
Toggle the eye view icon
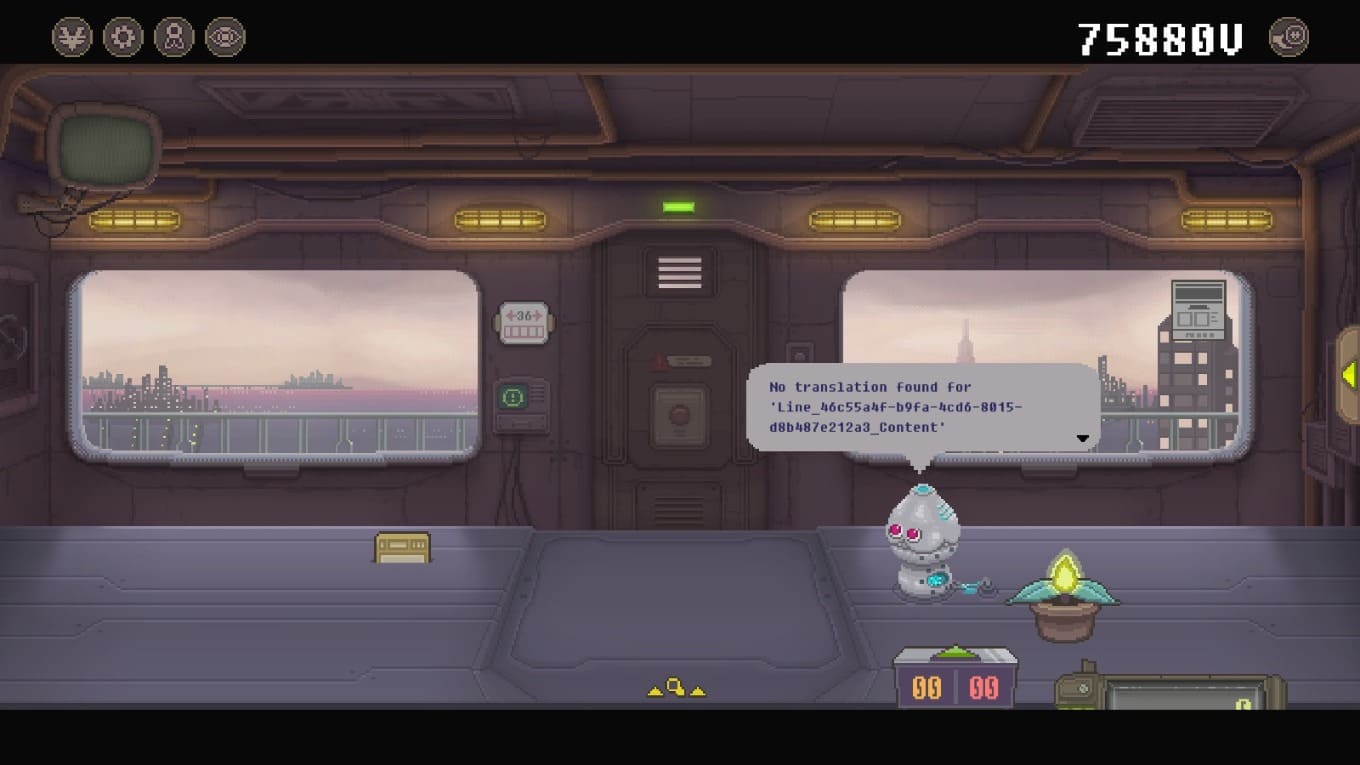tap(225, 38)
